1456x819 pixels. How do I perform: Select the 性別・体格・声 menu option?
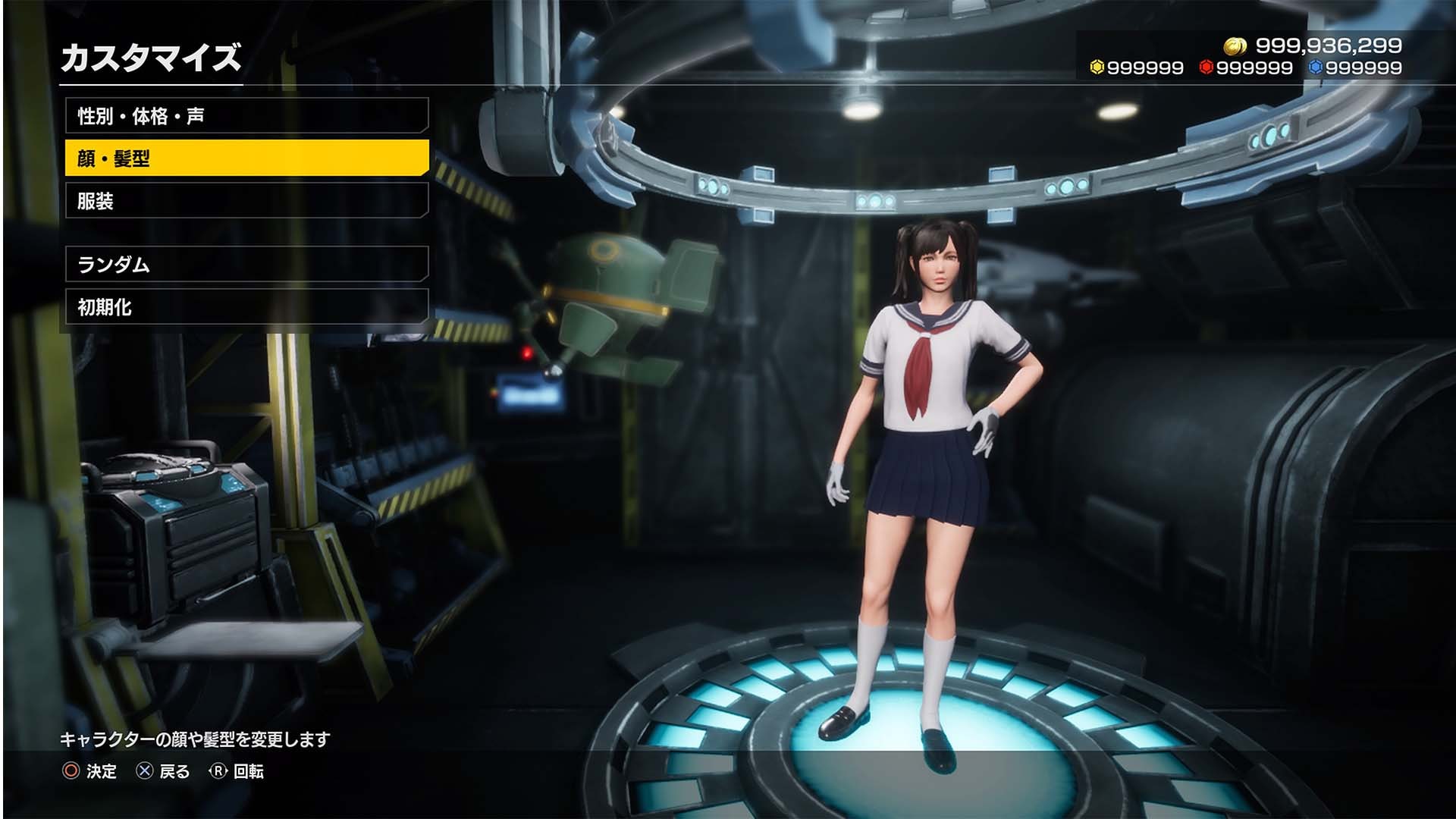246,114
